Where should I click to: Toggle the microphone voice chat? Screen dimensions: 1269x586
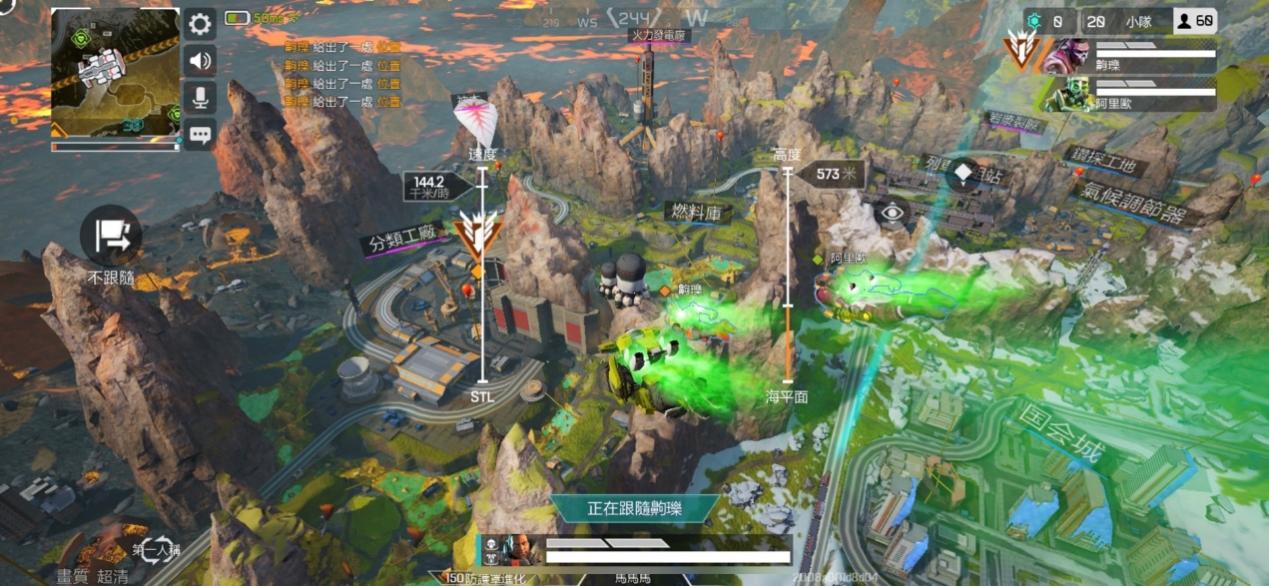(200, 97)
